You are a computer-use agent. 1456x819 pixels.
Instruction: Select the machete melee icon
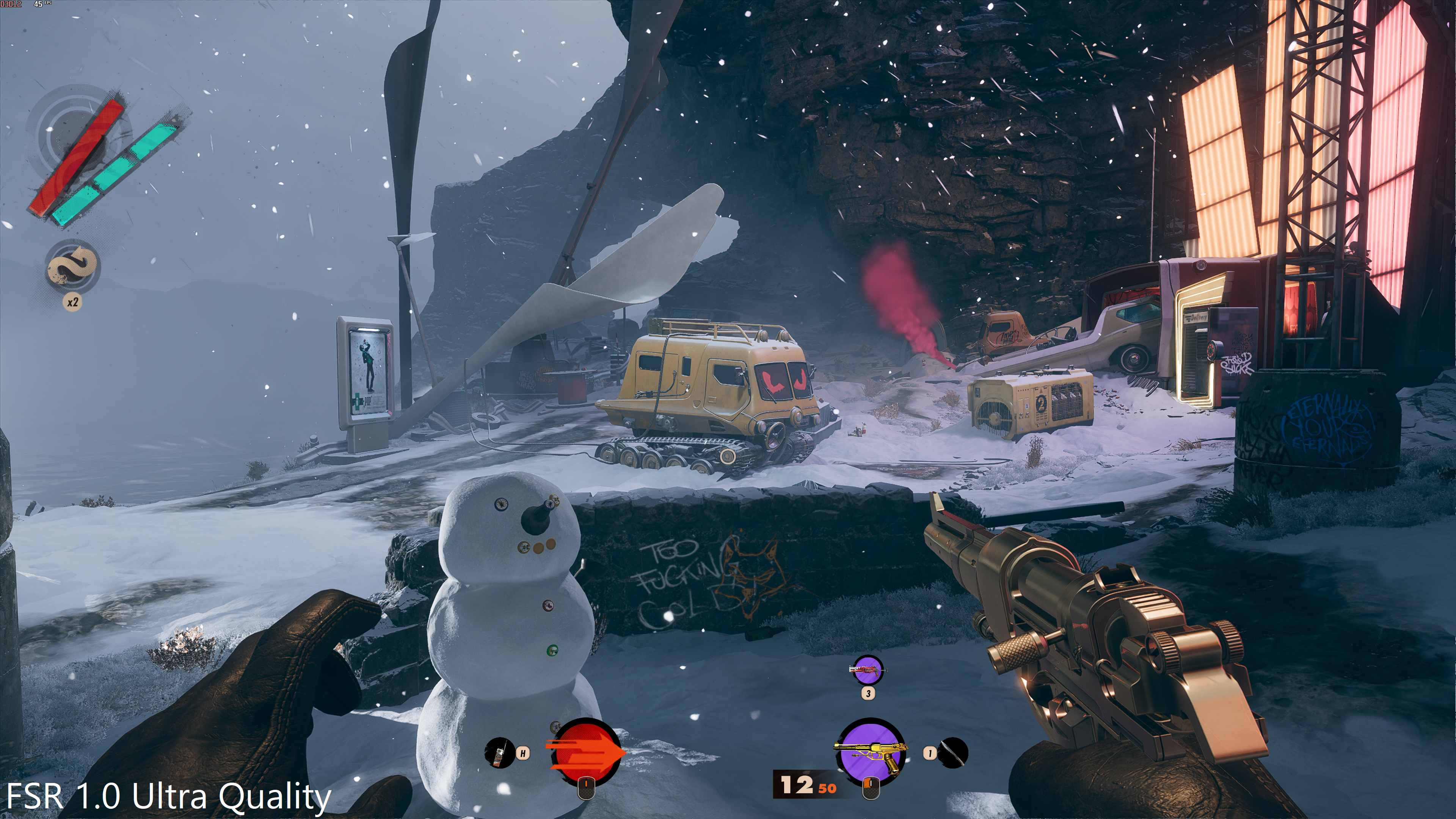click(953, 753)
